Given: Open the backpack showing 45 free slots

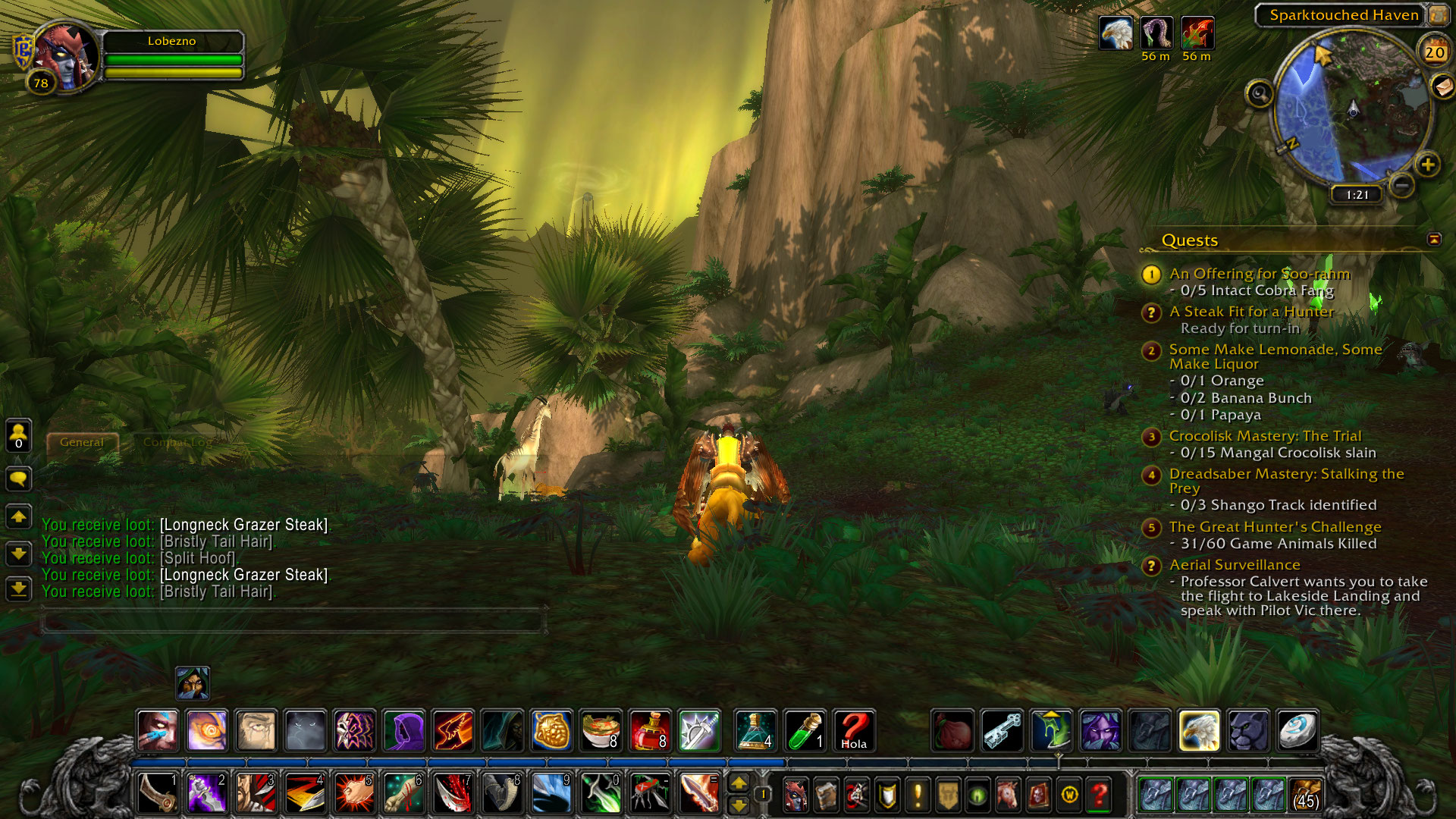Looking at the screenshot, I should [x=1306, y=795].
